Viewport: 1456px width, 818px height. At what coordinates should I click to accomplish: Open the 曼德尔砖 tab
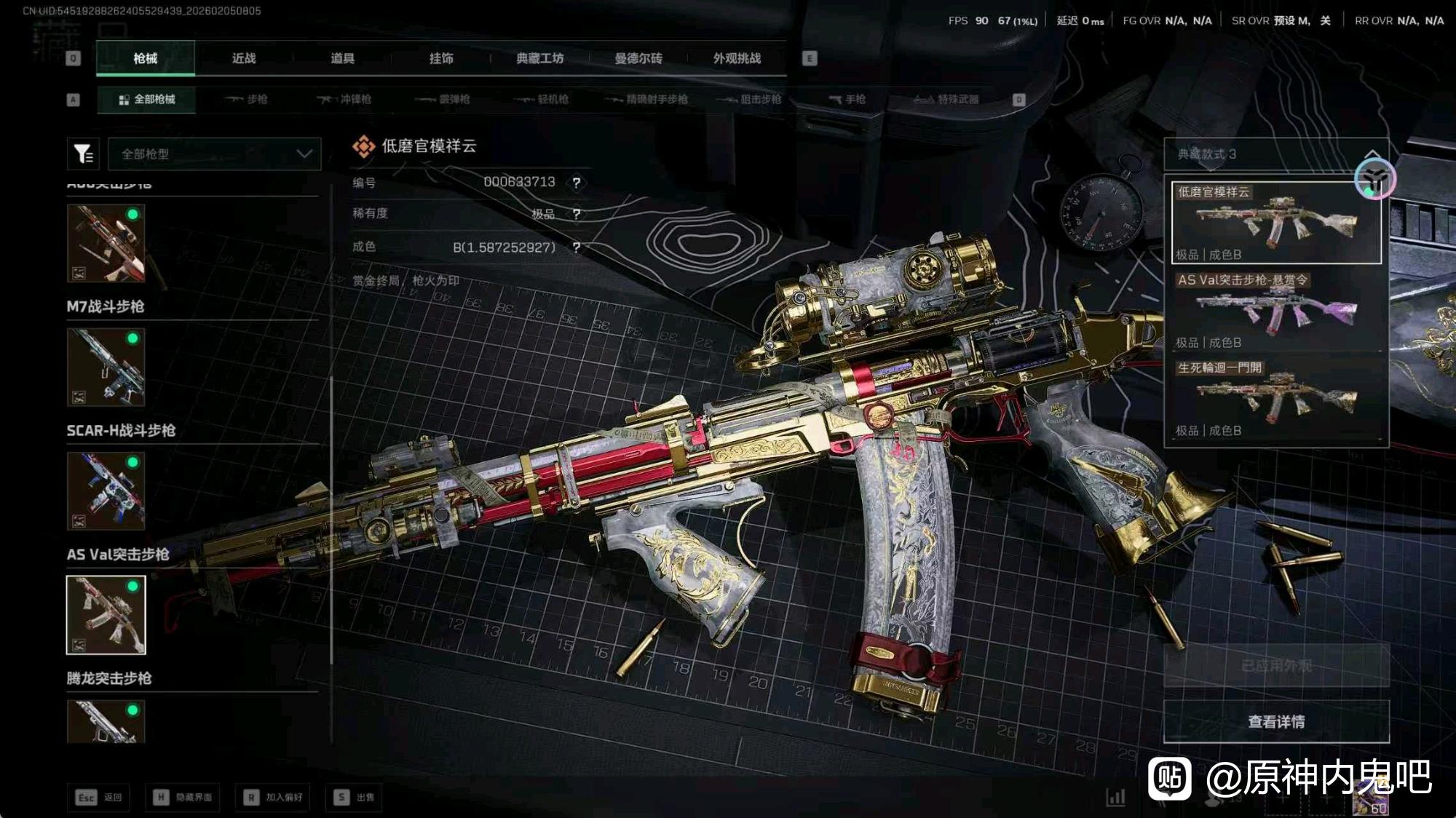click(x=638, y=58)
